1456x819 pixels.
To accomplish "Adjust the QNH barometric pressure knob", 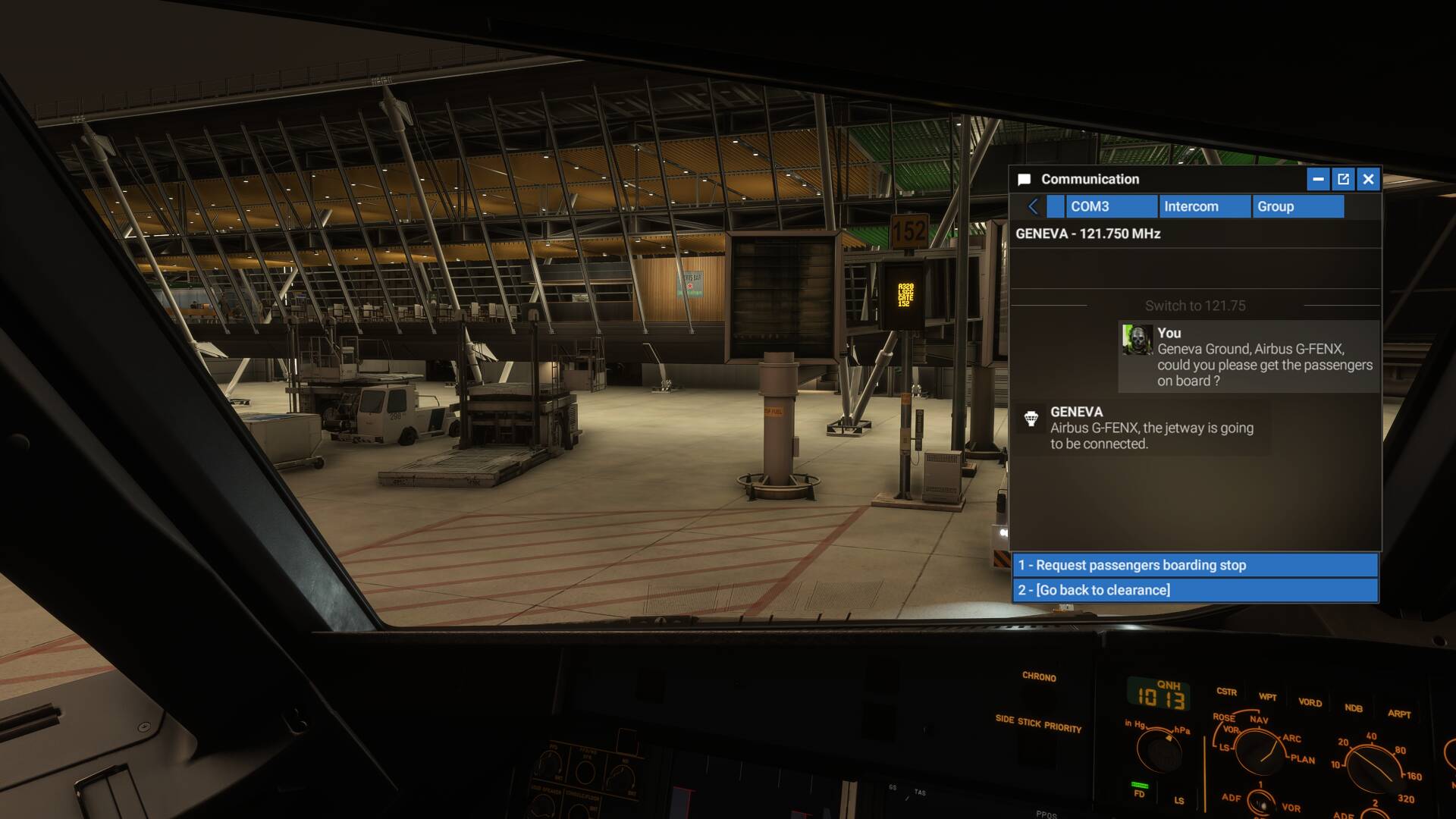I will click(1160, 754).
